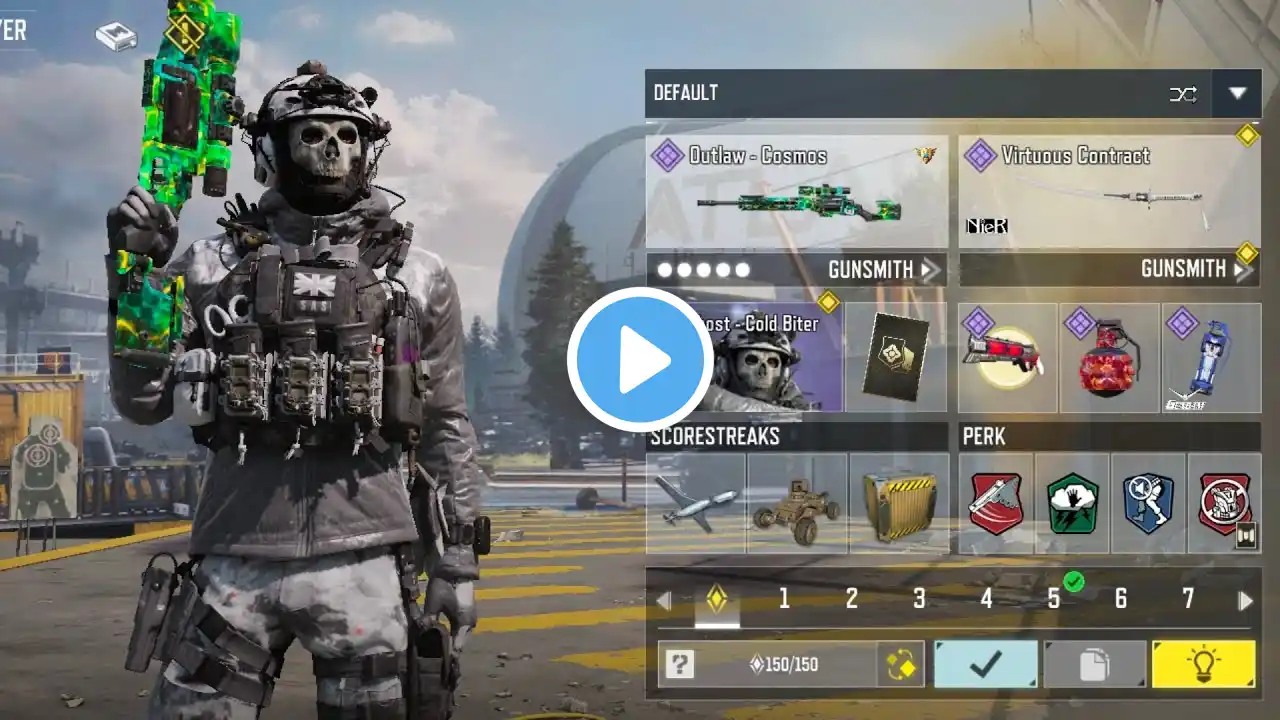Select the blue perk slot

[x=1148, y=503]
